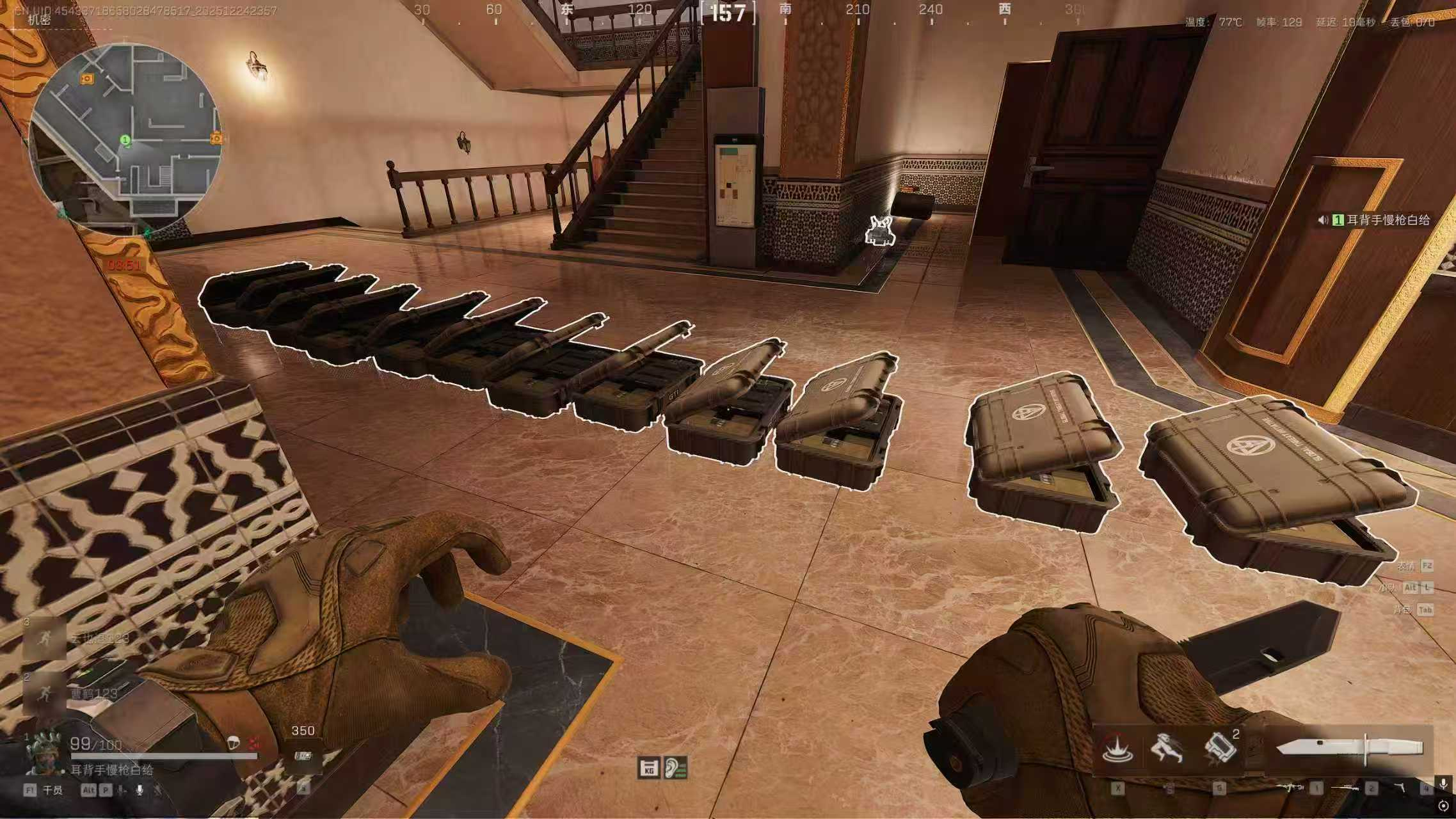Select the pistol sidearm slot
Viewport: 1456px width, 819px height.
[x=1401, y=788]
